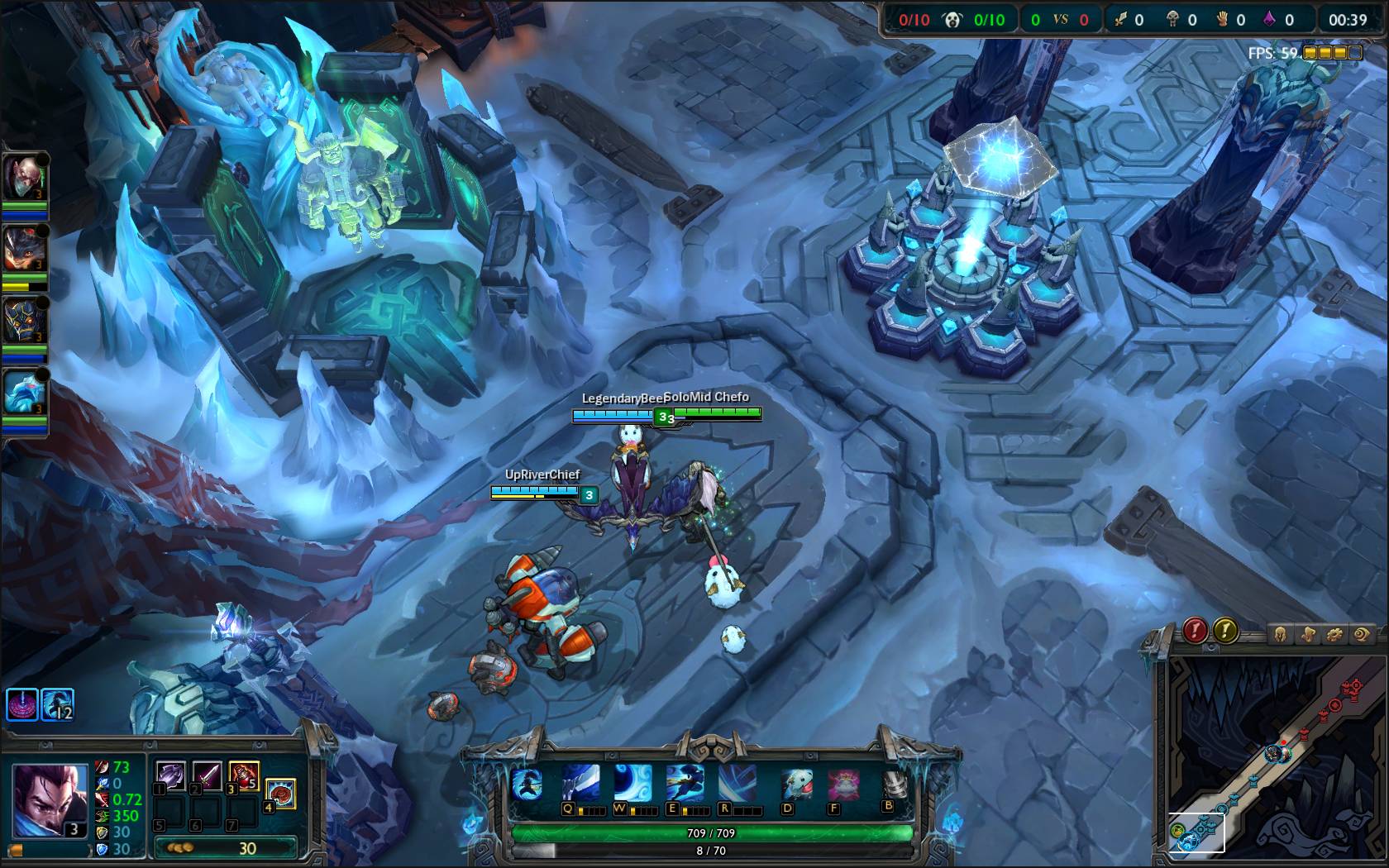Click Yasuo's champion portrait
Viewport: 1389px width, 868px height.
[x=50, y=798]
